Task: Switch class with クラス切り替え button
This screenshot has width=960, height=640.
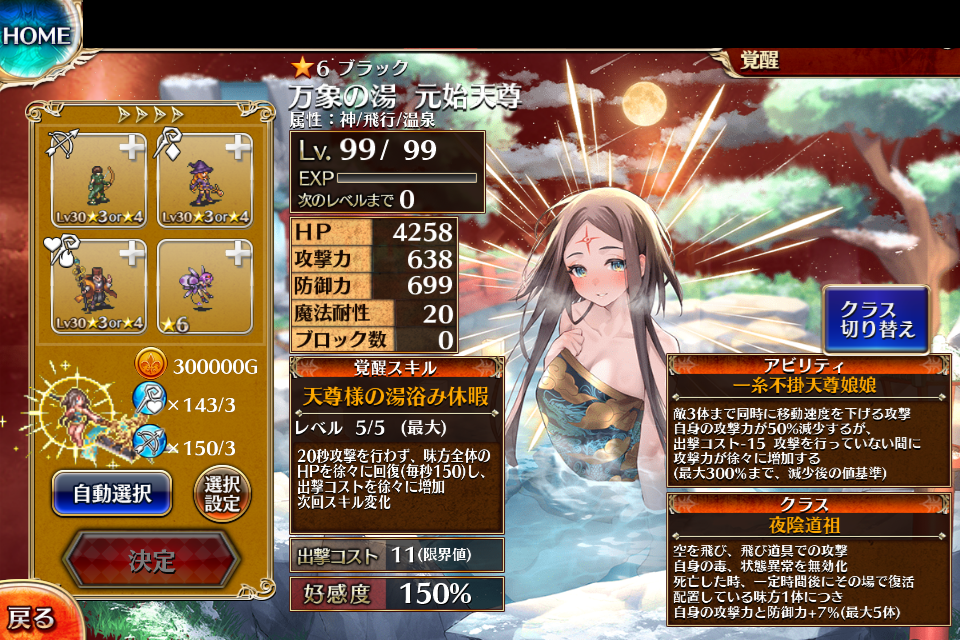Action: coord(876,320)
